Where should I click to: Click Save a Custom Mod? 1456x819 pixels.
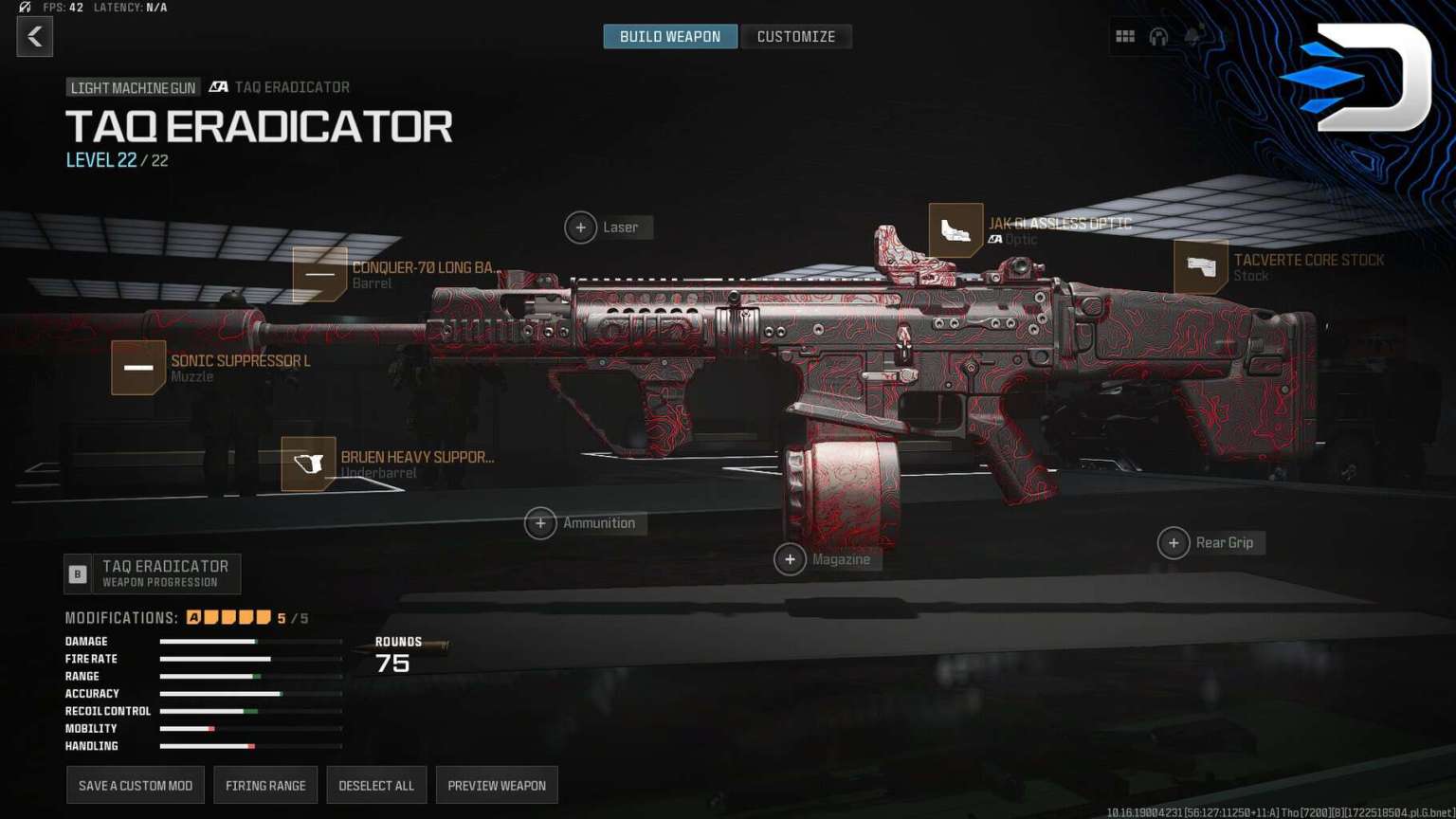click(x=136, y=785)
